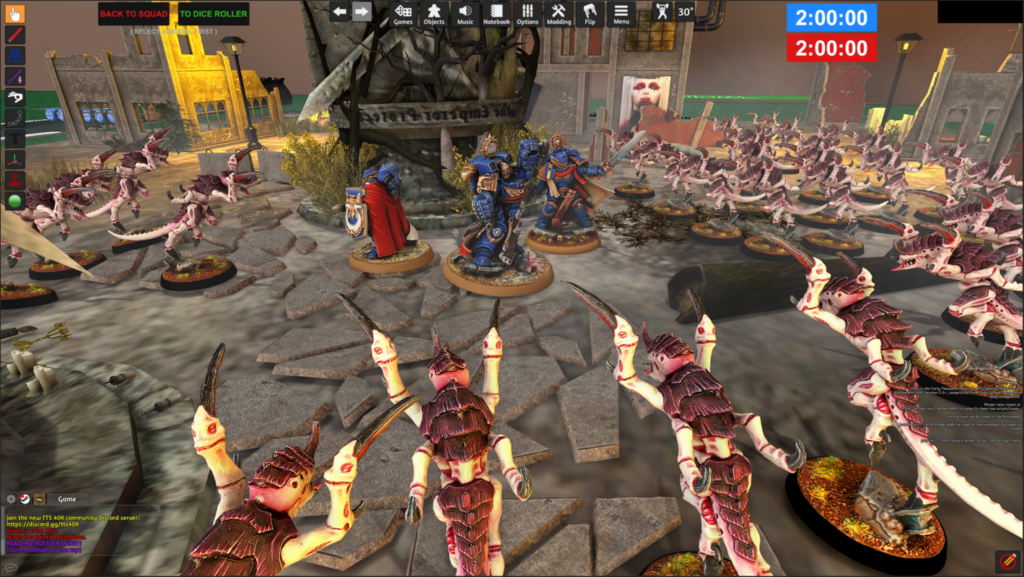Change the 30° rotation angle setting
The width and height of the screenshot is (1024, 577).
click(685, 12)
